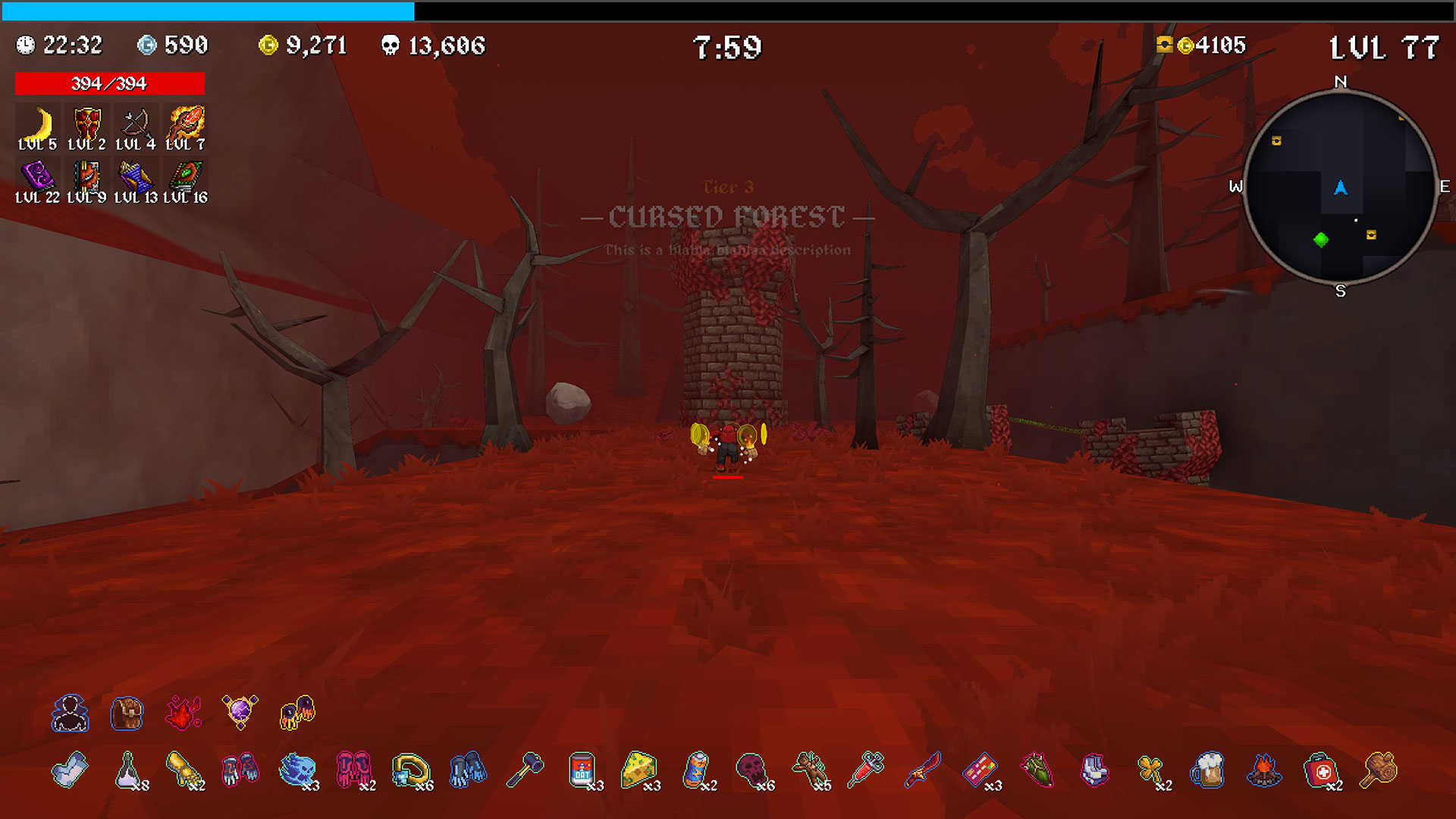1456x819 pixels.
Task: Select the hammer item icon
Action: (x=525, y=770)
